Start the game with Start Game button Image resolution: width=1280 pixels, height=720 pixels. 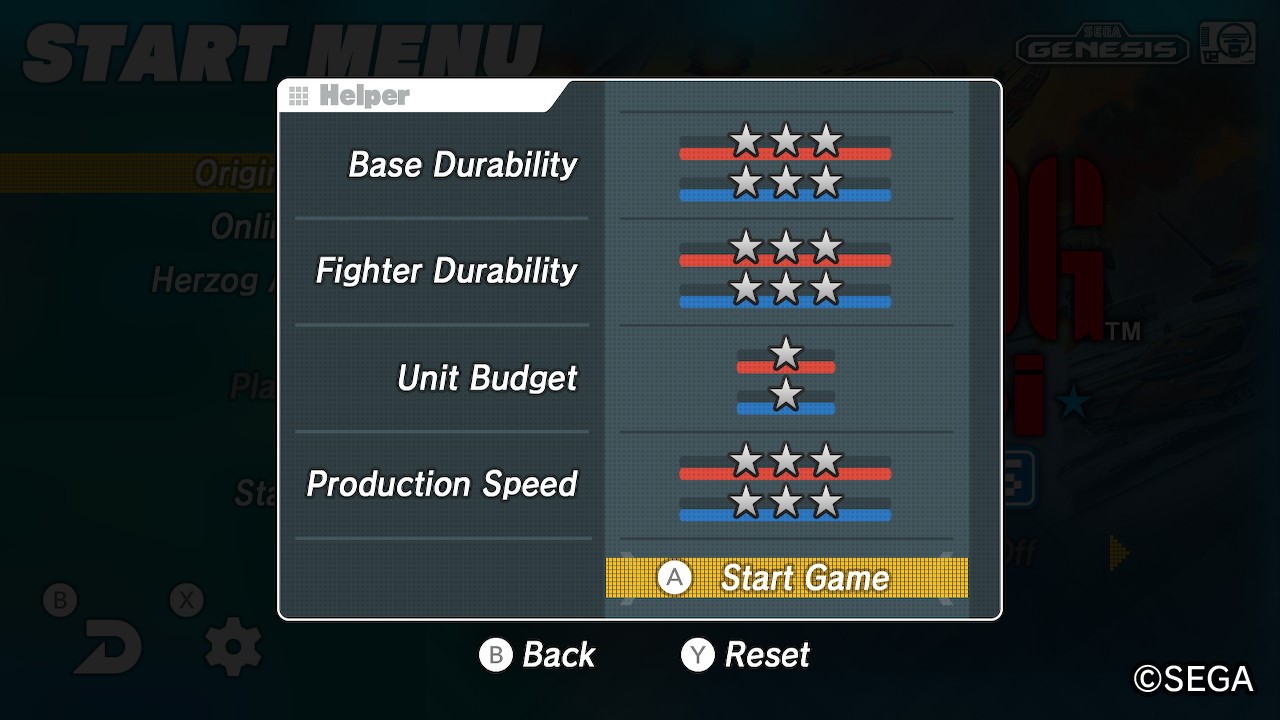[786, 577]
